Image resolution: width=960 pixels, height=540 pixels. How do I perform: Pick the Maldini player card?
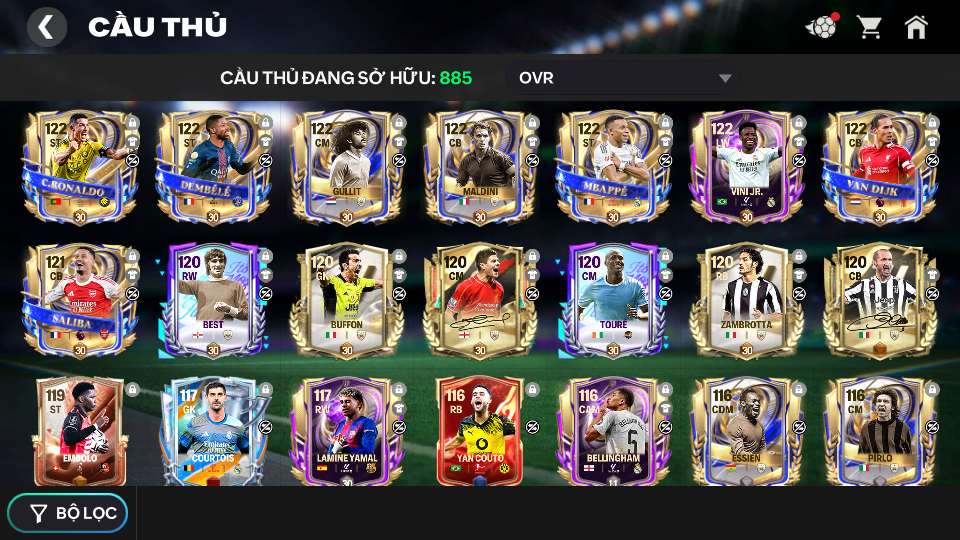pos(479,167)
